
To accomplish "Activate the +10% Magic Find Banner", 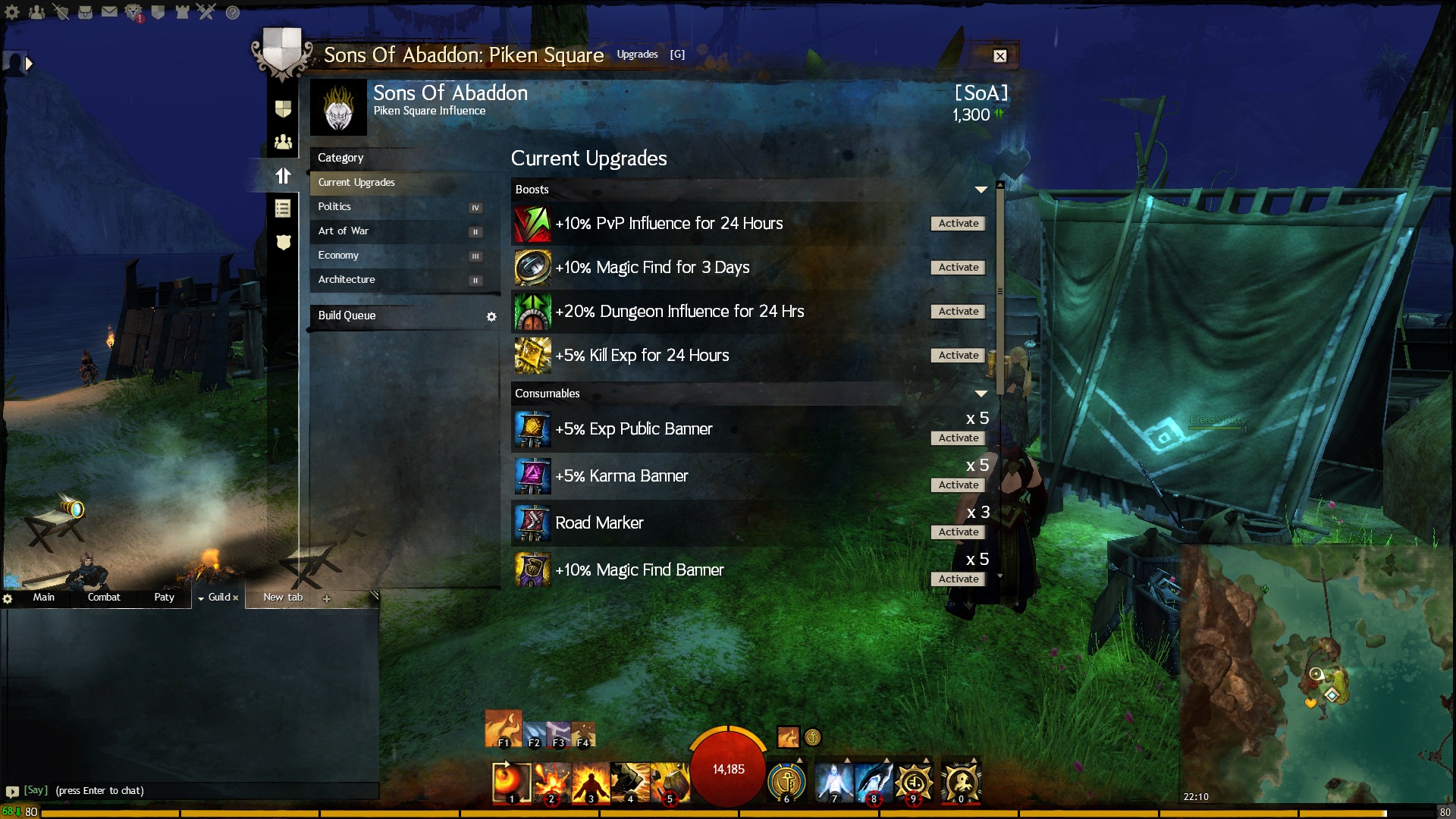I will click(958, 579).
